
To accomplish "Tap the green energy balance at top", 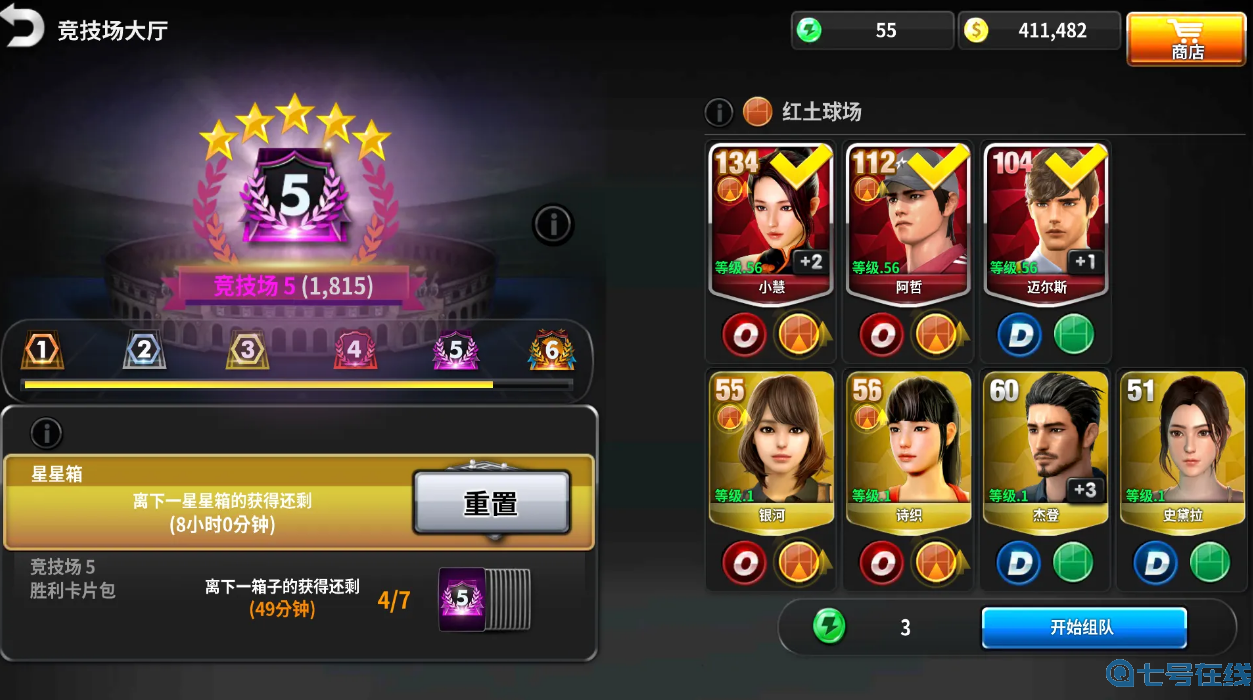I will [870, 31].
